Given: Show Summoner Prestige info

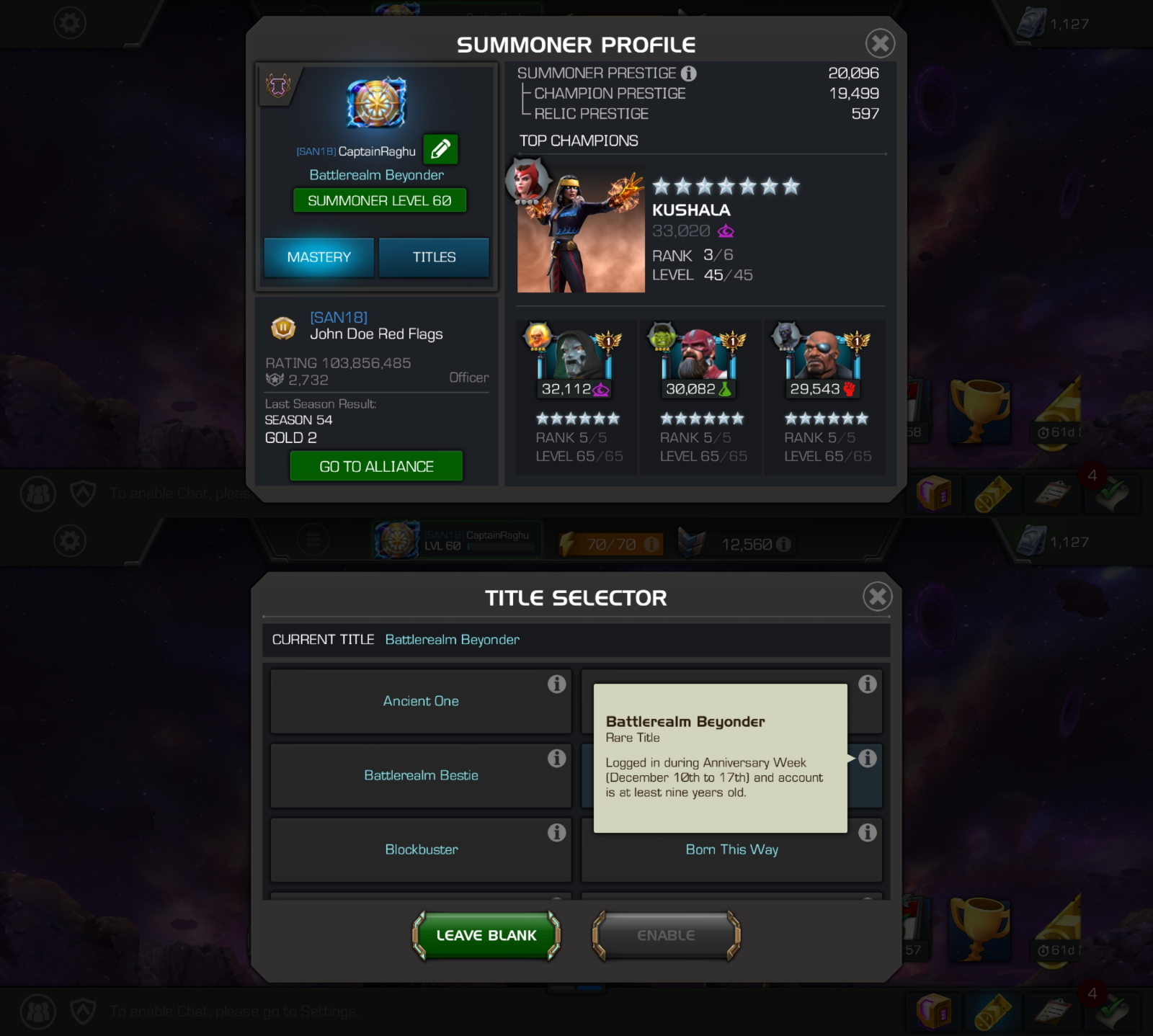Looking at the screenshot, I should pyautogui.click(x=689, y=73).
